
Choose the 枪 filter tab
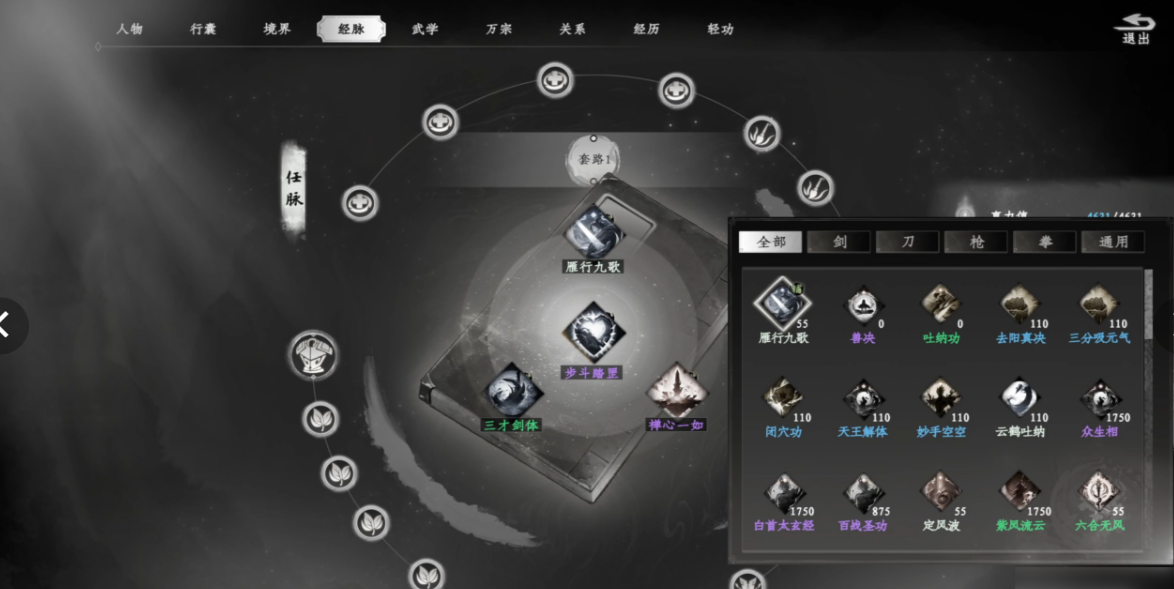coord(976,242)
